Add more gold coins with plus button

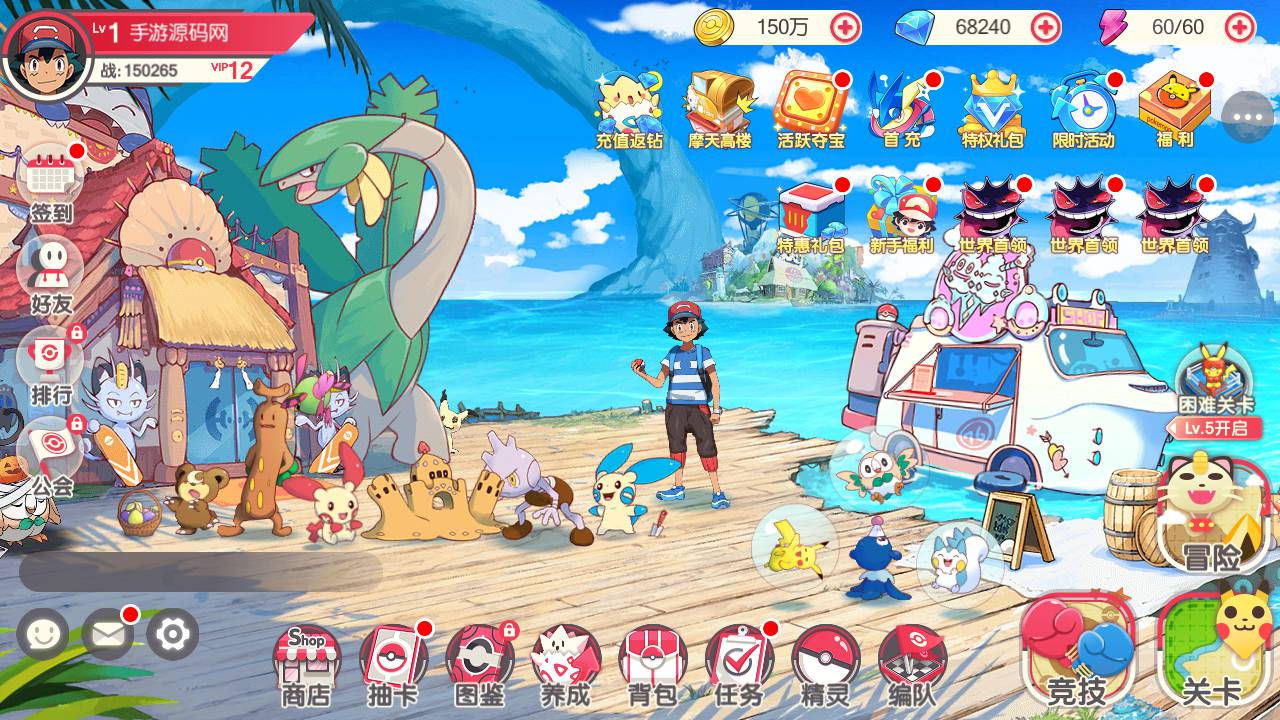[845, 27]
